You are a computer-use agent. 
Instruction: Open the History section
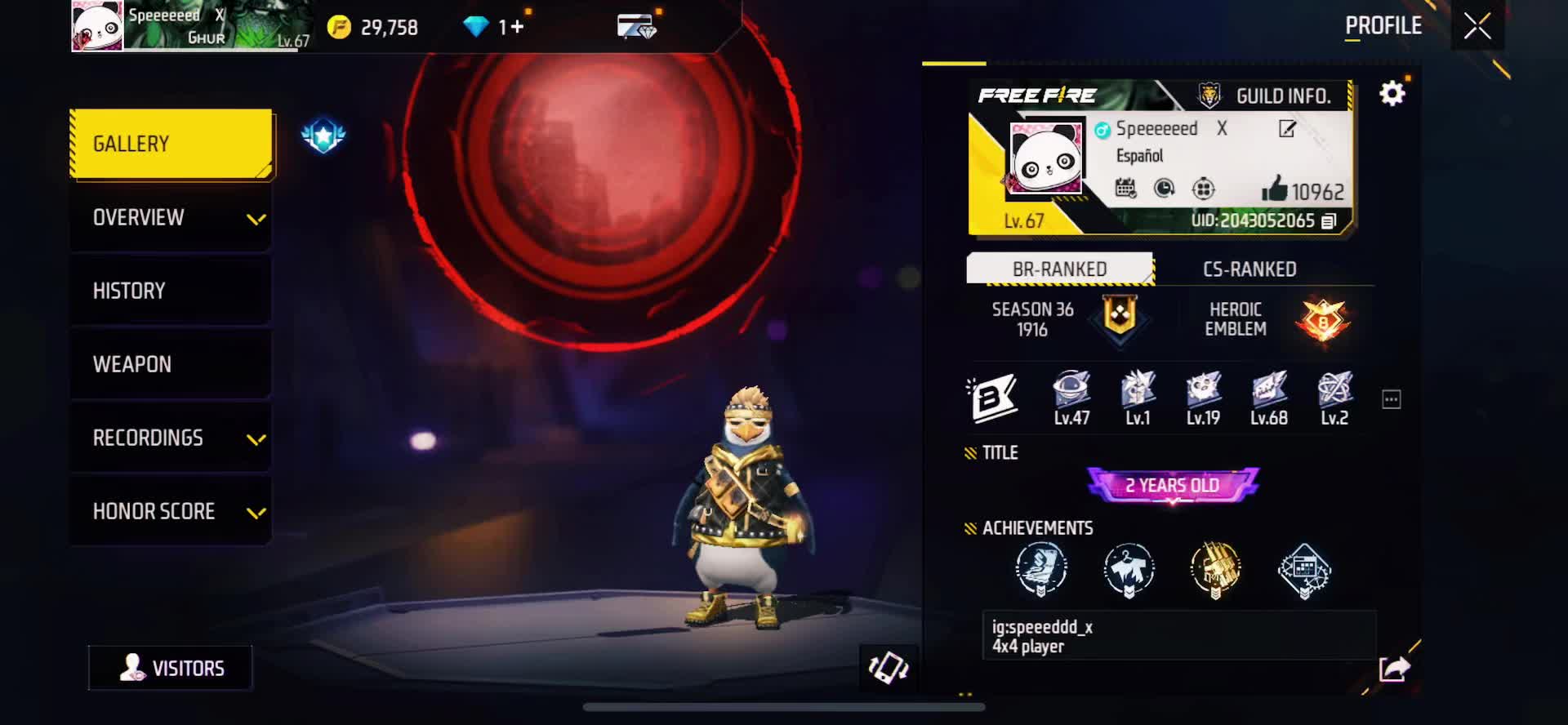pyautogui.click(x=171, y=291)
